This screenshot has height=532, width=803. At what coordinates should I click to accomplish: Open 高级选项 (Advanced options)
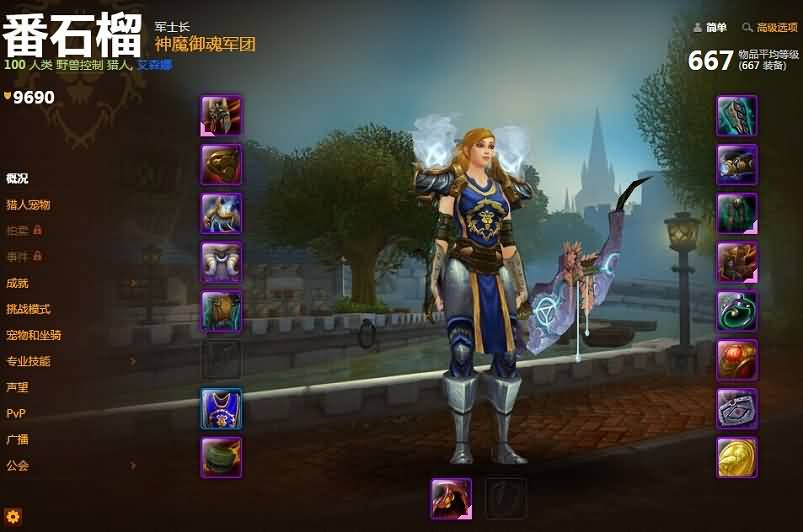point(776,28)
